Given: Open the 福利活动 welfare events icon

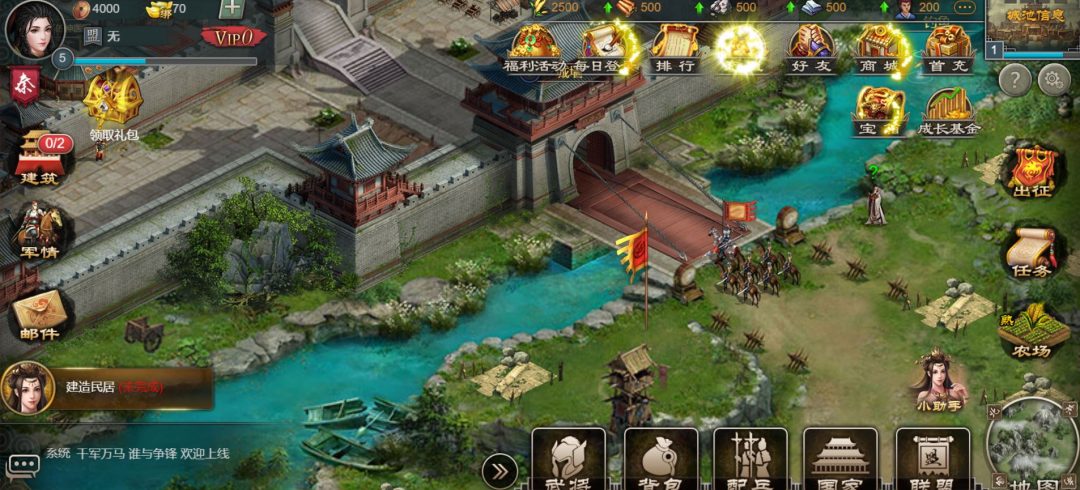Looking at the screenshot, I should [x=536, y=50].
